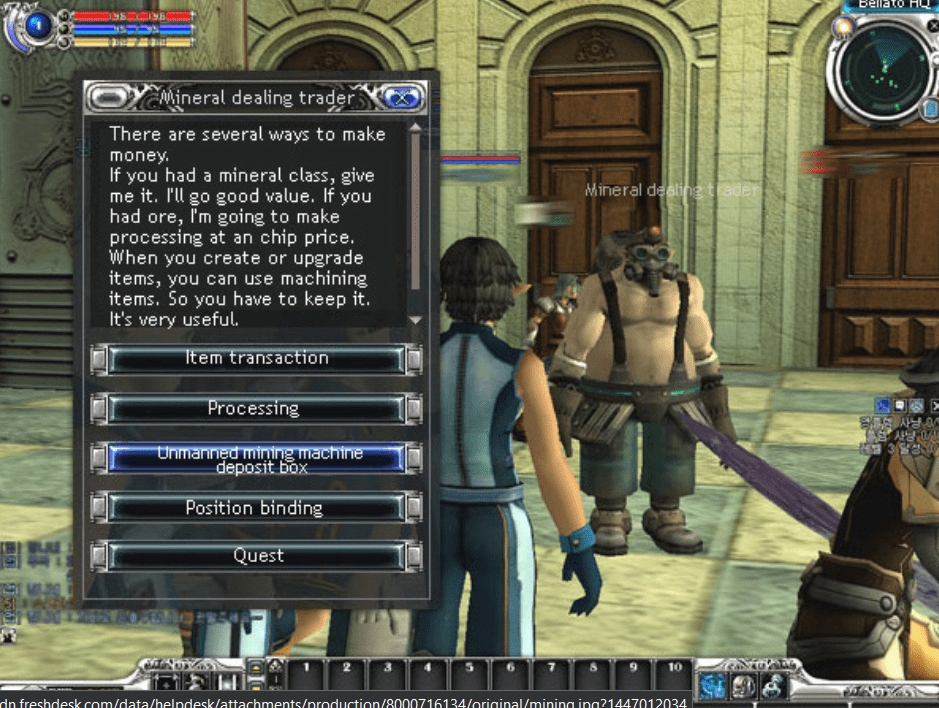
Task: Choose Item transaction from trader menu
Action: (x=256, y=359)
